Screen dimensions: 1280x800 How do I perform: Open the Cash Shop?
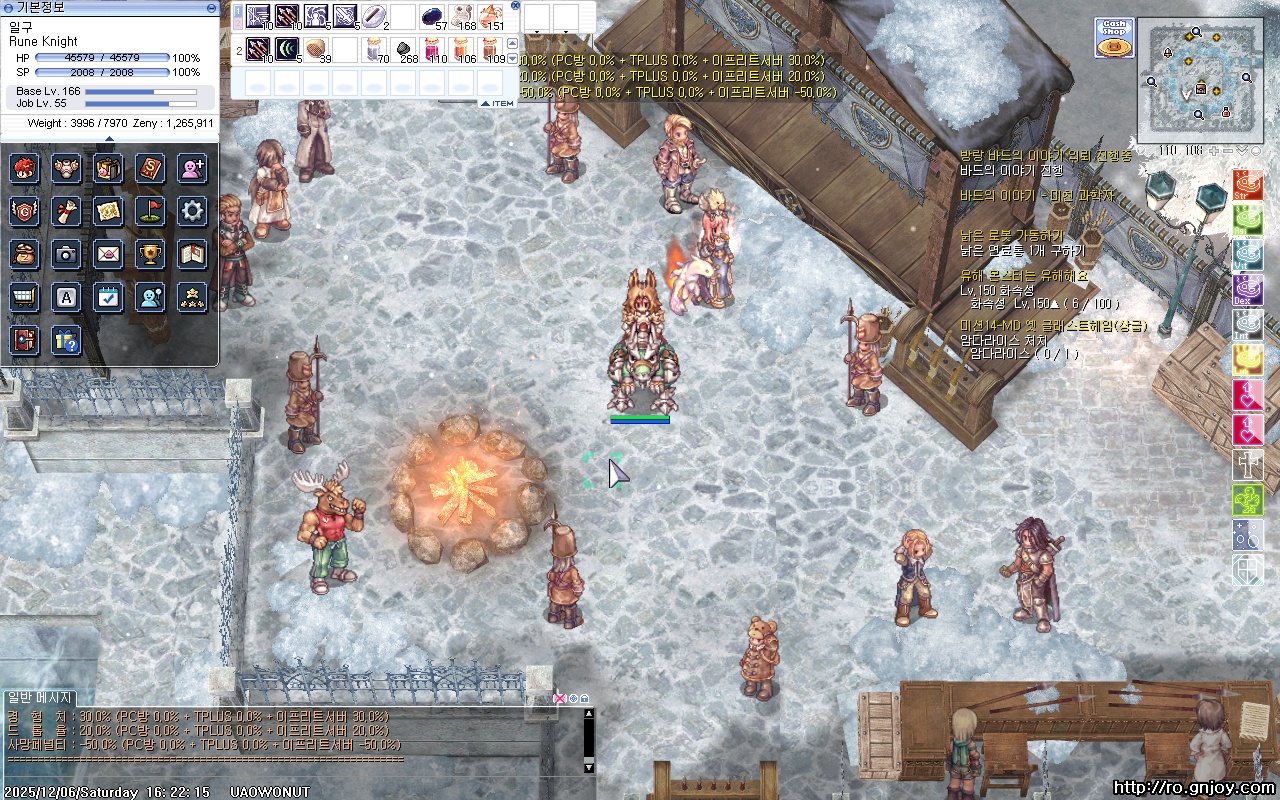[x=1113, y=38]
